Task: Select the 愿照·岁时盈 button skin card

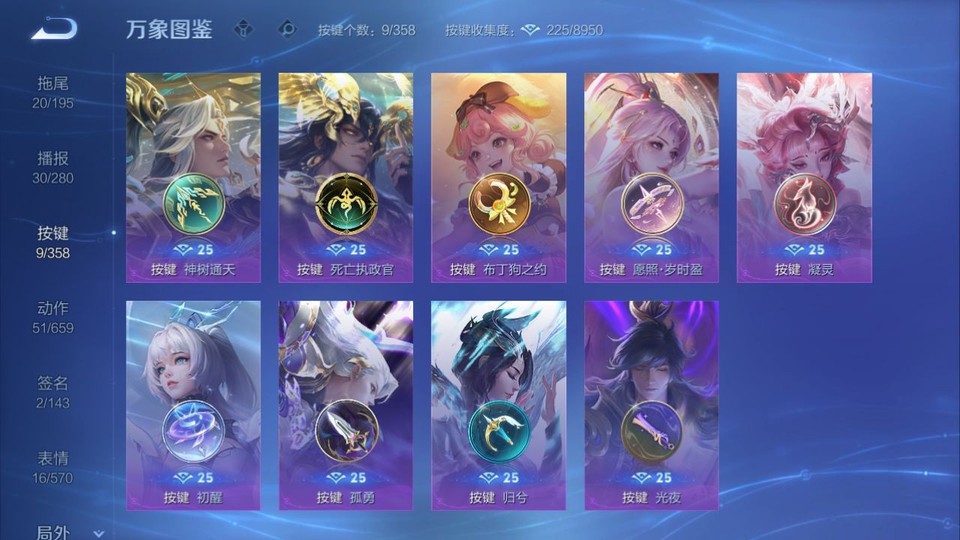Action: click(x=651, y=177)
